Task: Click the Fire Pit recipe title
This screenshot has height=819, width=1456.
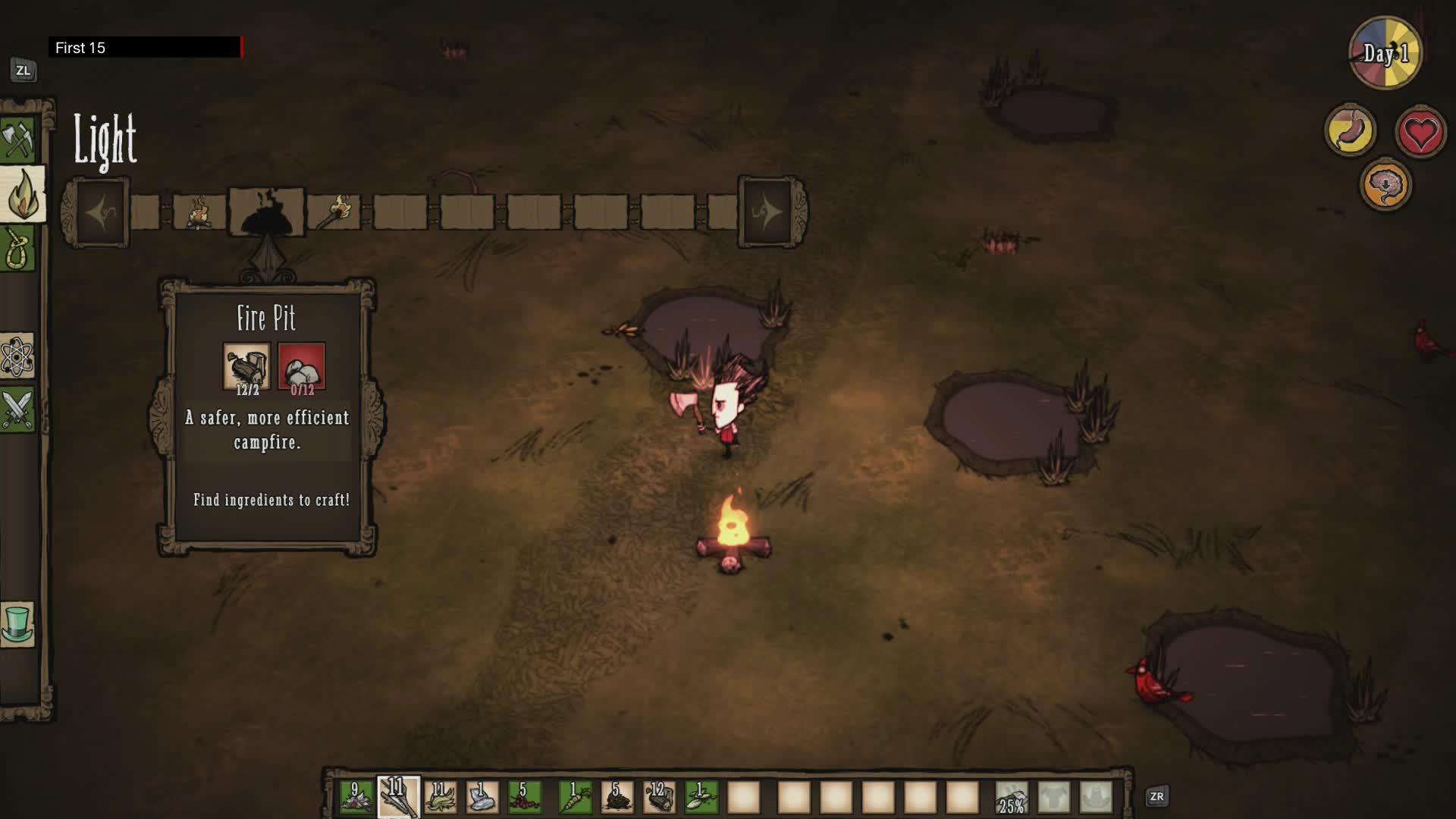Action: (265, 318)
